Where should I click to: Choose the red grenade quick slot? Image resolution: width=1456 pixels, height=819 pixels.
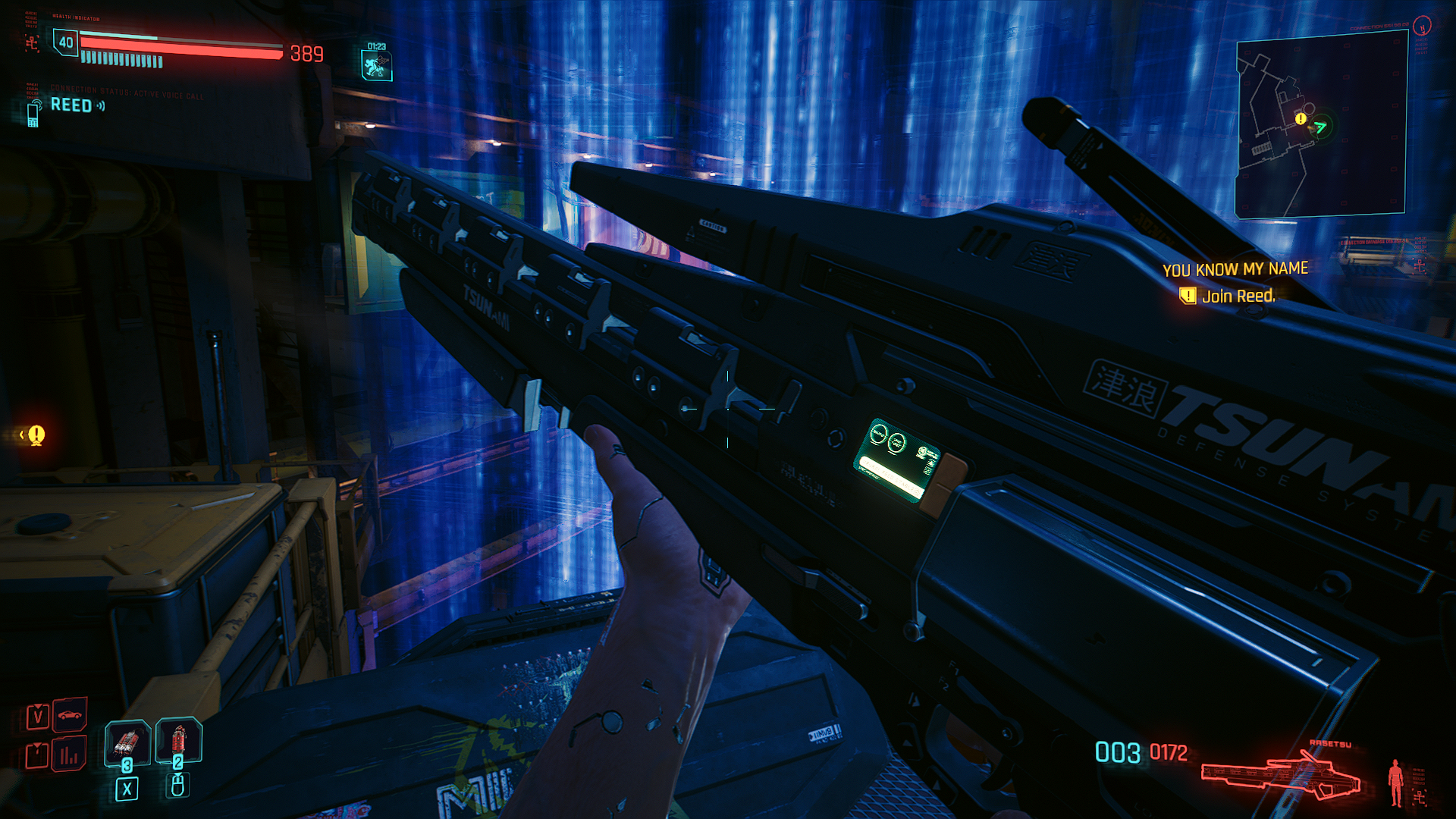coord(178,740)
